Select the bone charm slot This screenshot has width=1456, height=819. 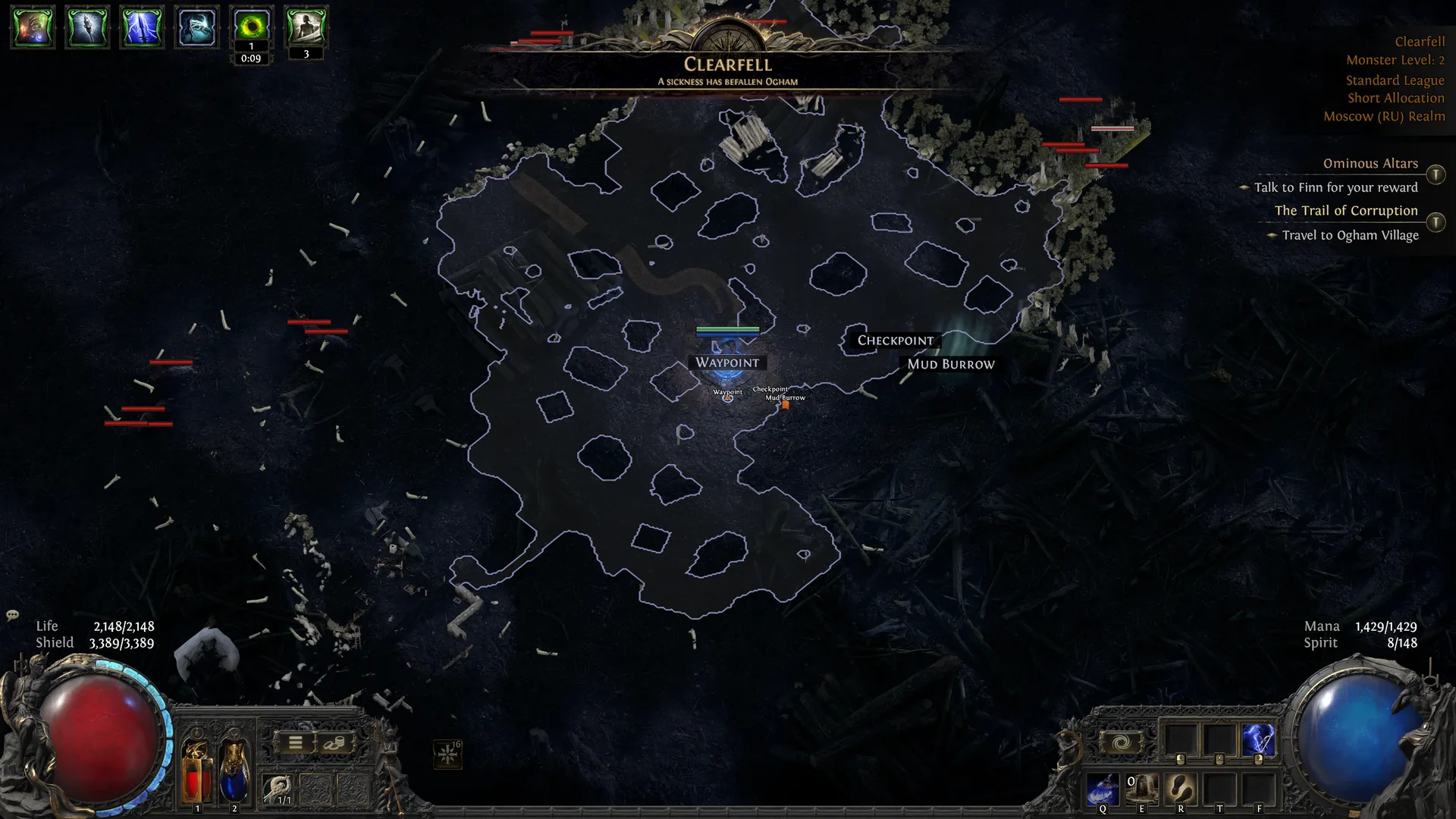(278, 789)
